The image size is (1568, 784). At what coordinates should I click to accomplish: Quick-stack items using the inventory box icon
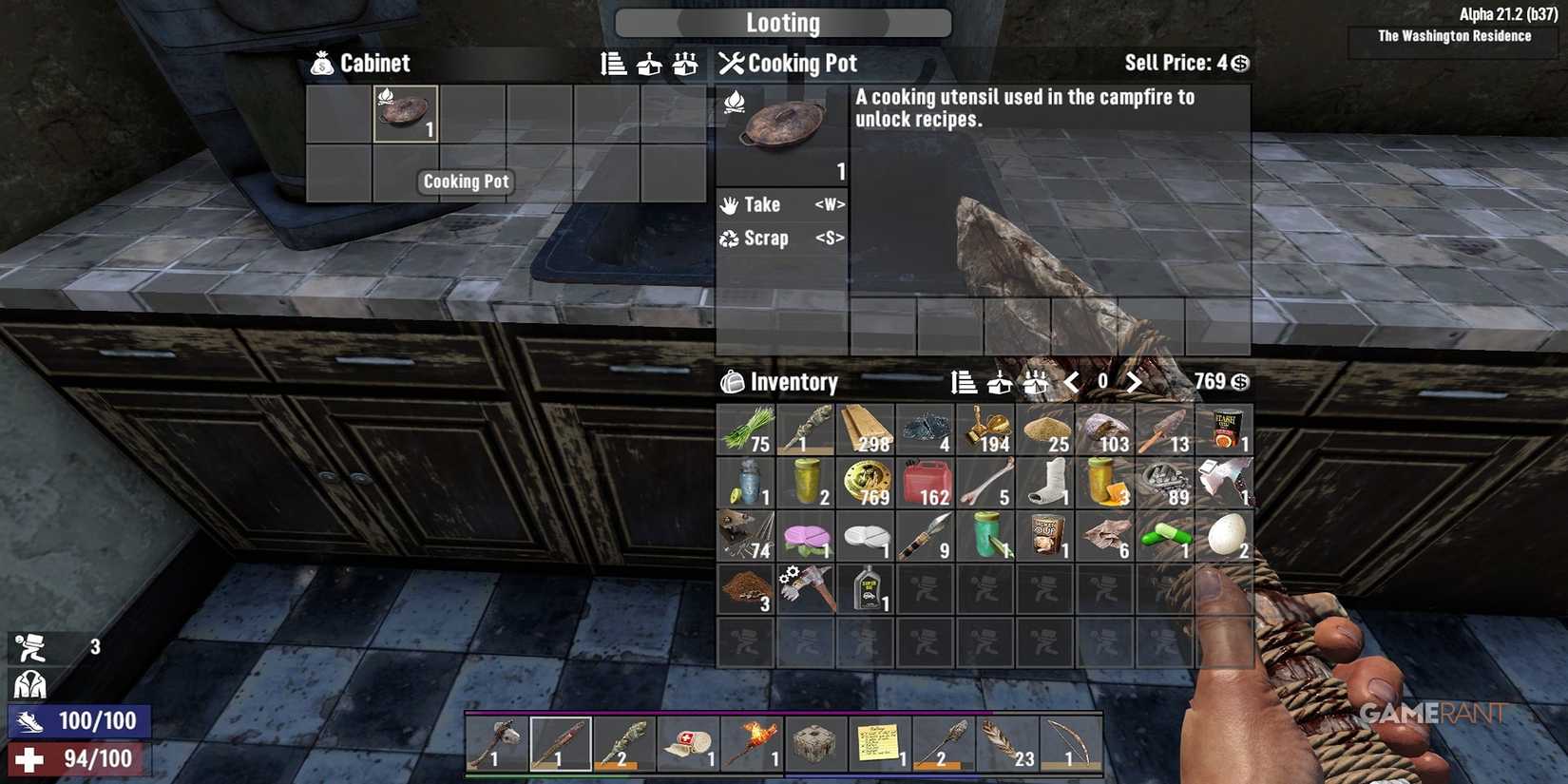click(998, 382)
